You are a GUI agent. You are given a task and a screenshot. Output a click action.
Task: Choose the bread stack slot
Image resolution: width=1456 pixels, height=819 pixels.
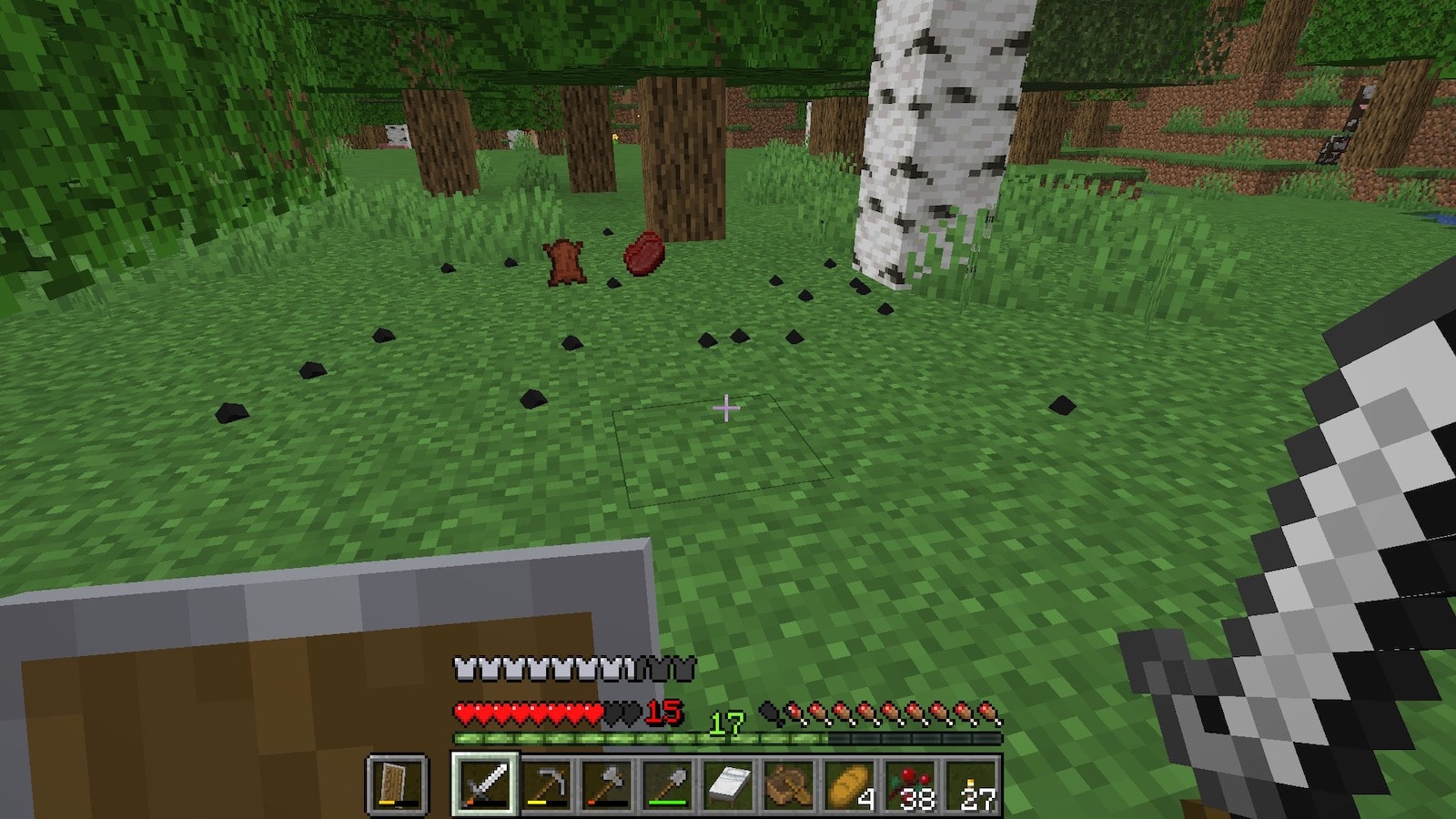click(x=850, y=784)
